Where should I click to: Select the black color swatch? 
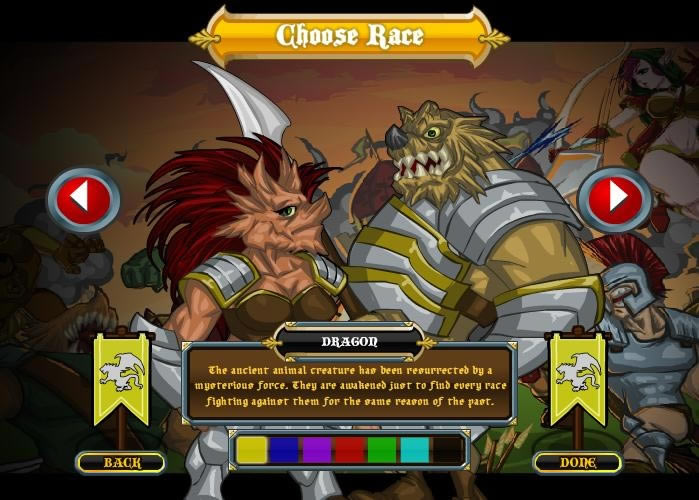(x=448, y=450)
